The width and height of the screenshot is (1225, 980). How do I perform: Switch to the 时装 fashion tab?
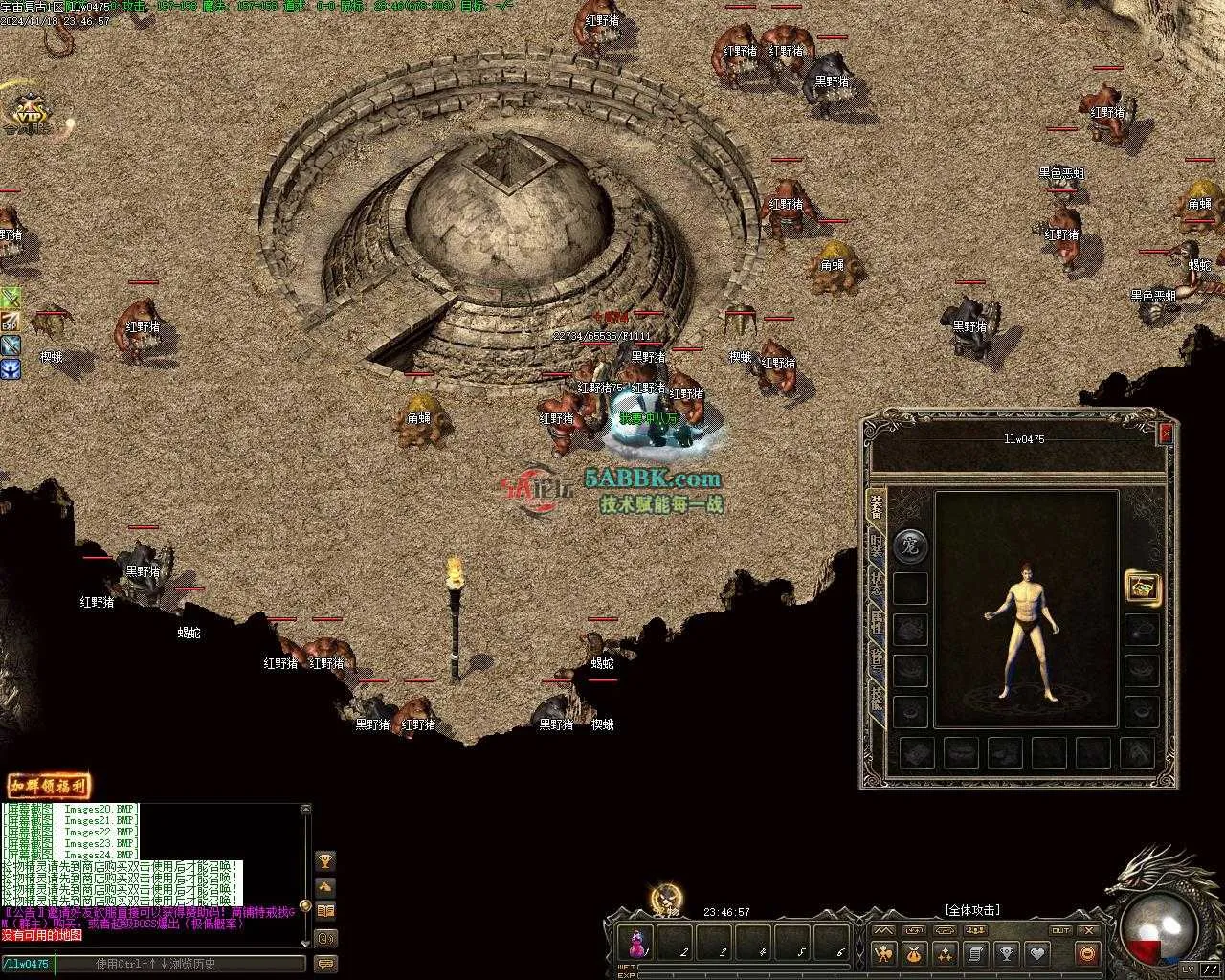[876, 546]
